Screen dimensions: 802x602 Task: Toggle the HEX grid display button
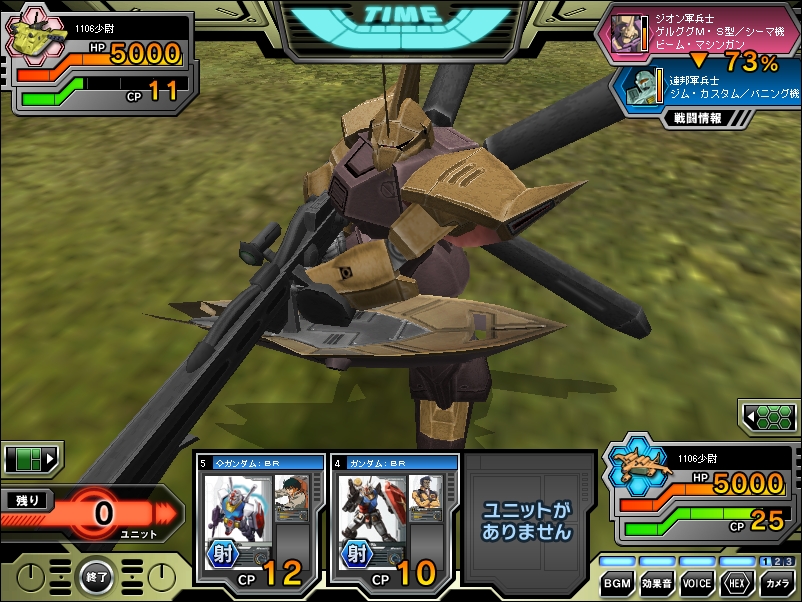click(736, 583)
